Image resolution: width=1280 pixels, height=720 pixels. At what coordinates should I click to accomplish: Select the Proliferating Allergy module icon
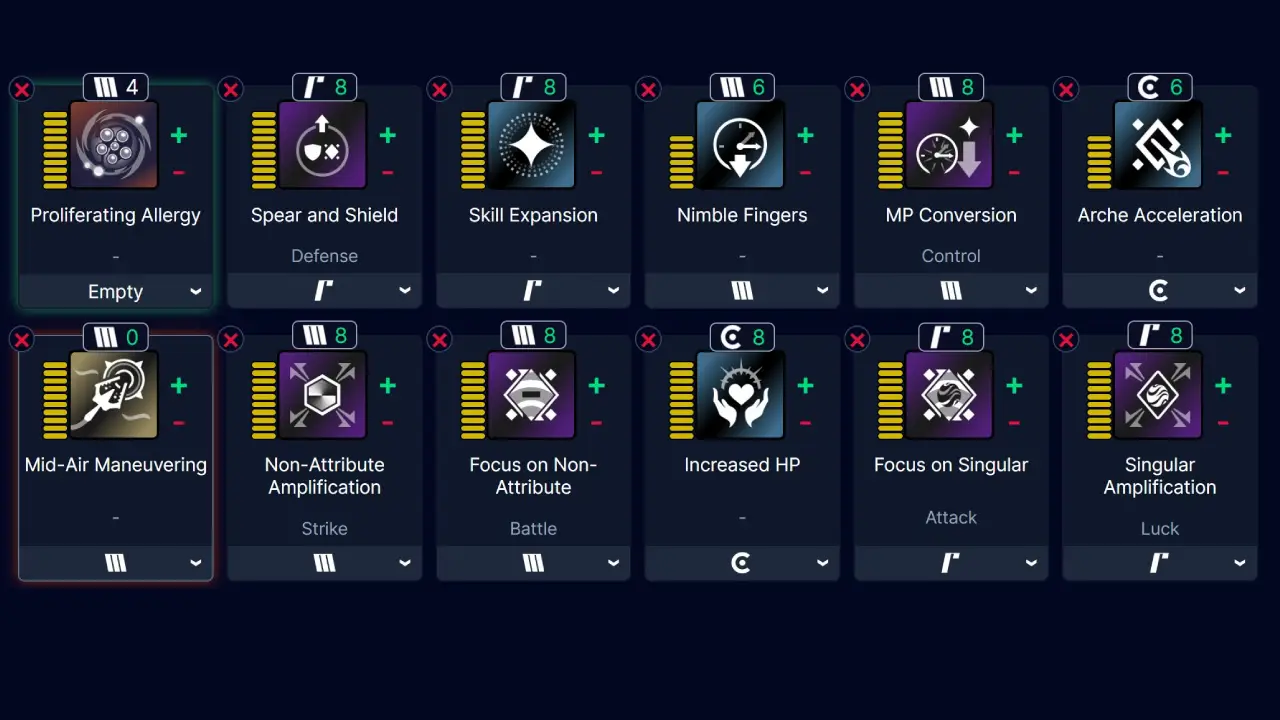pyautogui.click(x=115, y=145)
